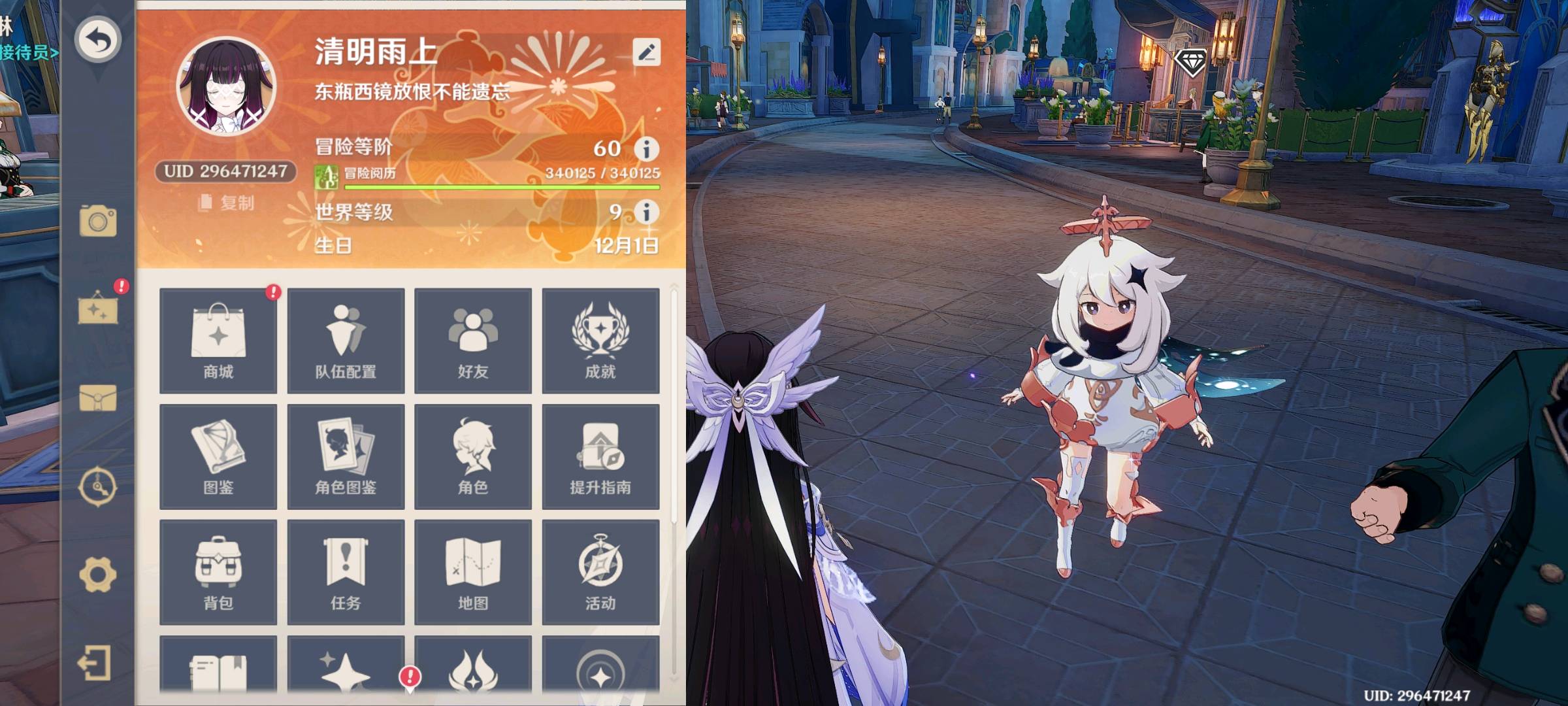
Task: Show world level info next to 9
Action: 647,212
